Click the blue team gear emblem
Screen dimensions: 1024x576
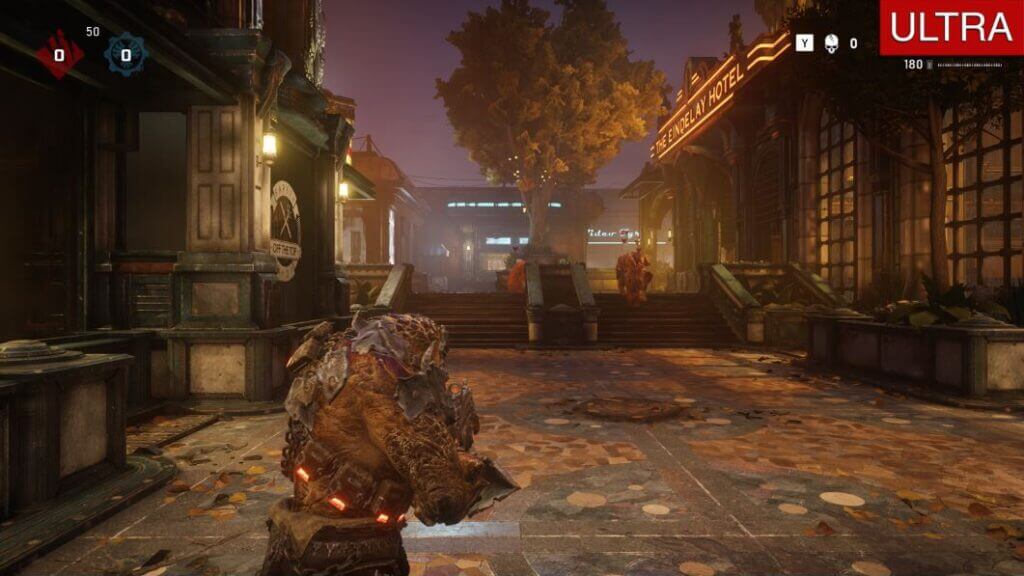click(x=126, y=54)
